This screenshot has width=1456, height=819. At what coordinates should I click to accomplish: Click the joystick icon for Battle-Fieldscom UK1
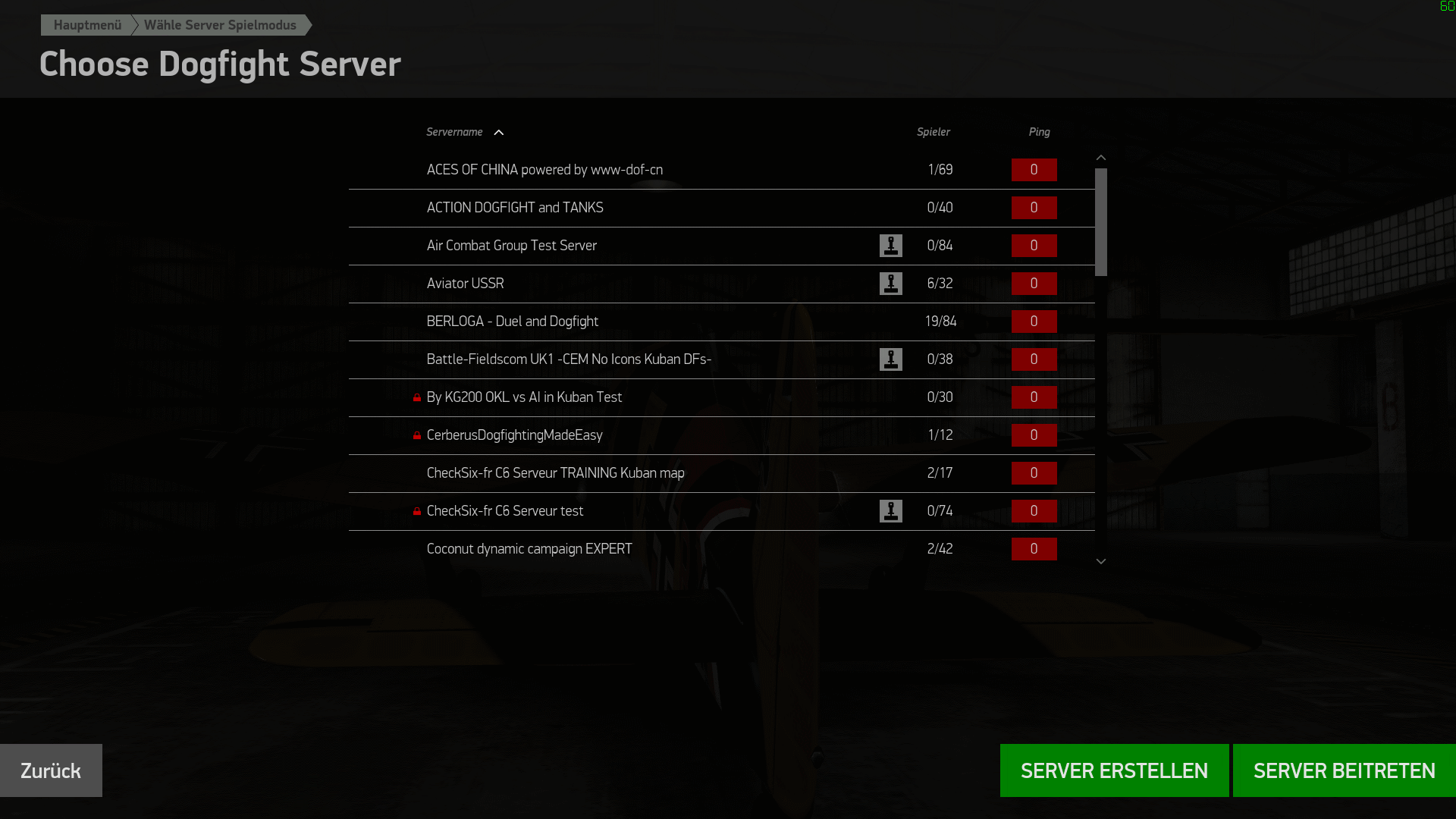(x=891, y=359)
